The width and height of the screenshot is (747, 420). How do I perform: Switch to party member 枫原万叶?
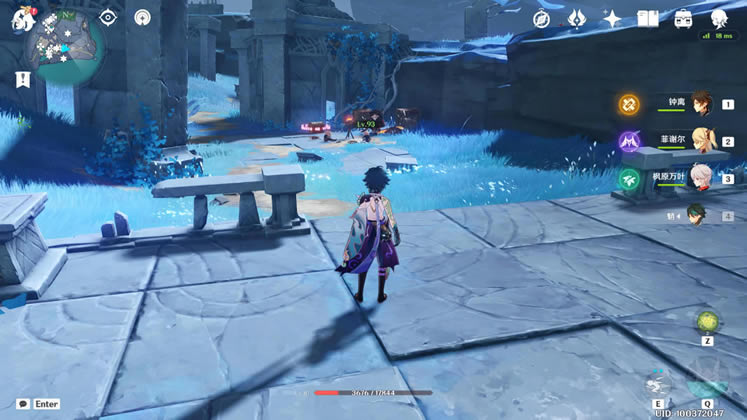tap(700, 178)
